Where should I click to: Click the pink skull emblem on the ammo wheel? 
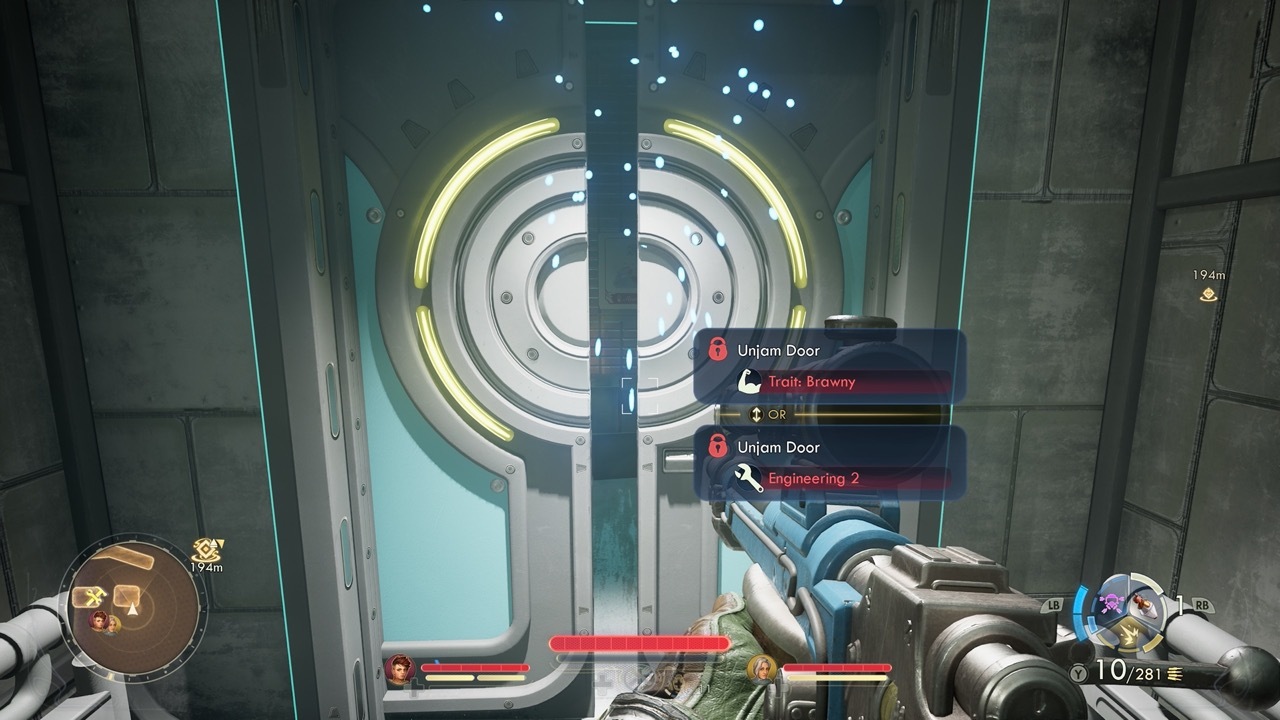pyautogui.click(x=1110, y=602)
